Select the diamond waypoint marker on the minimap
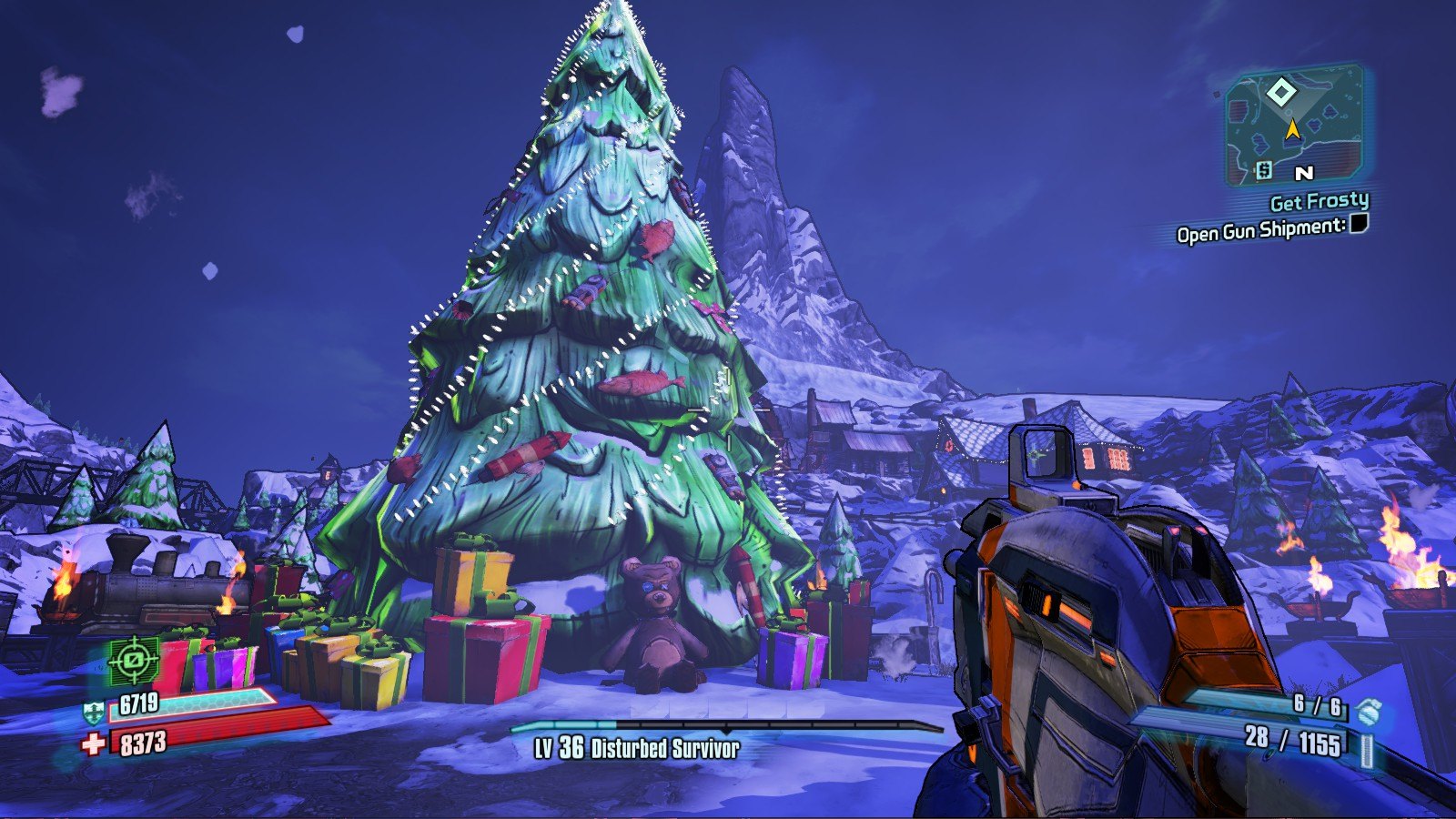 [1281, 92]
